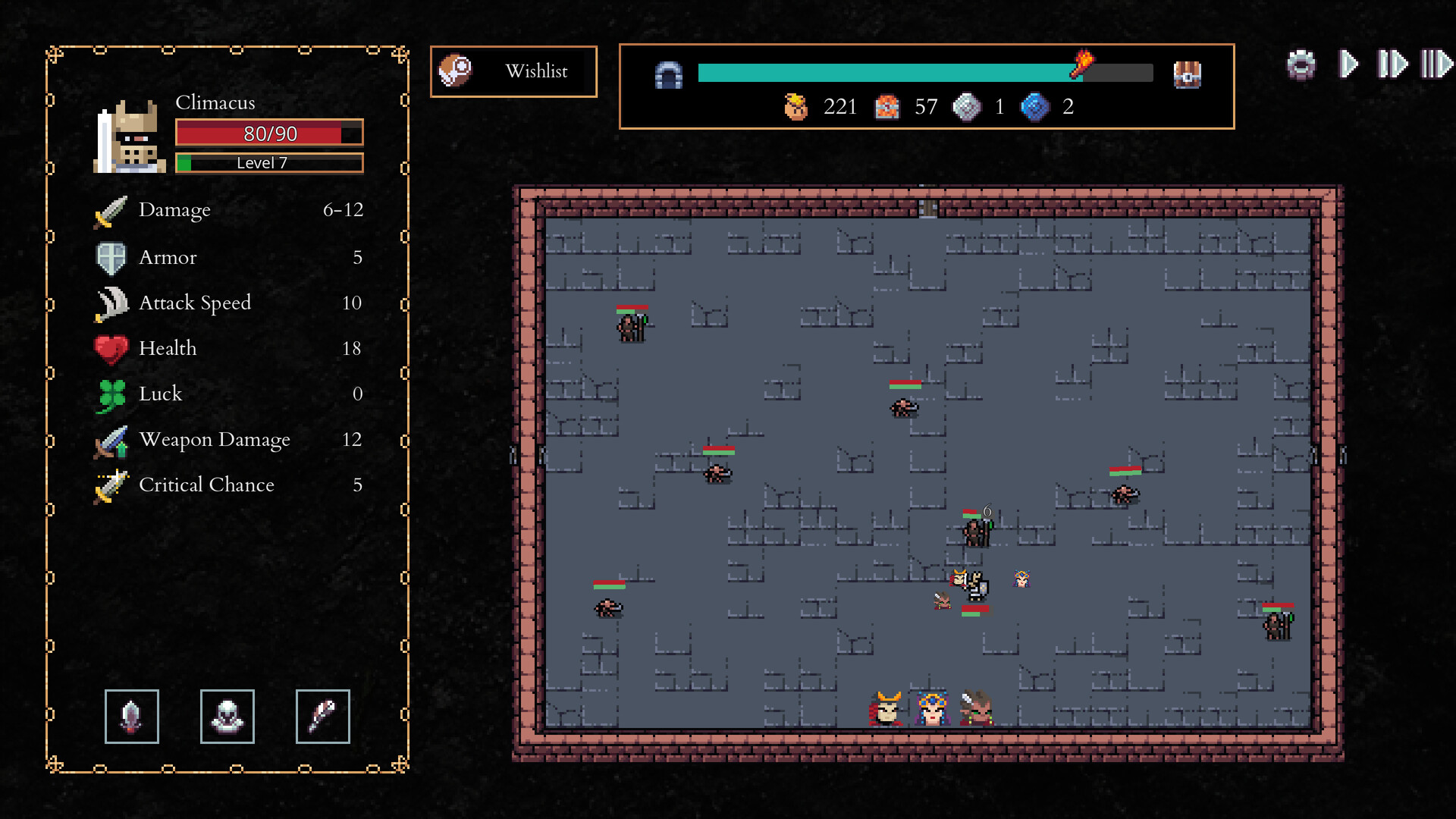
Task: Click the dungeon gate progress icon
Action: pos(668,75)
